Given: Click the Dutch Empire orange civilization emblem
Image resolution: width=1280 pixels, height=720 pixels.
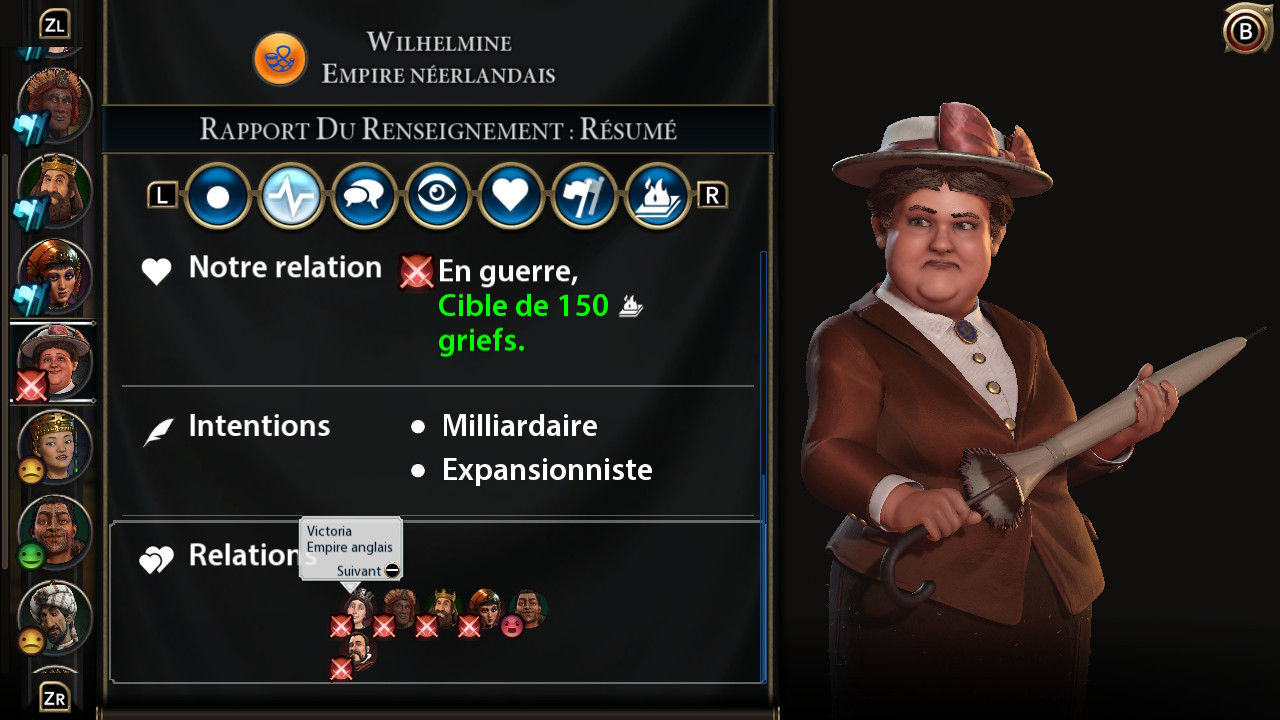Looking at the screenshot, I should (x=278, y=58).
